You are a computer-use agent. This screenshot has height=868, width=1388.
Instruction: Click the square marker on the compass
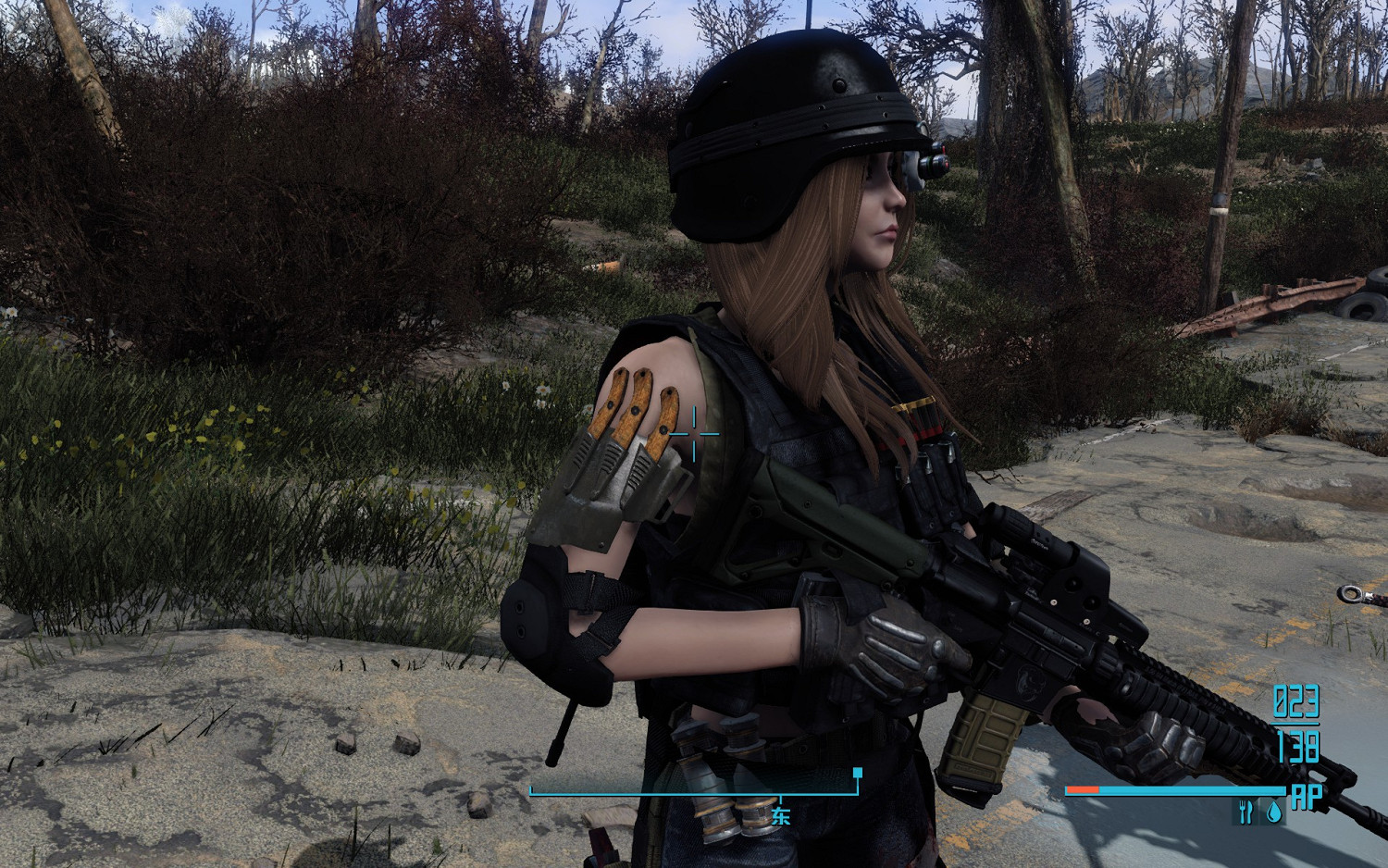point(858,772)
